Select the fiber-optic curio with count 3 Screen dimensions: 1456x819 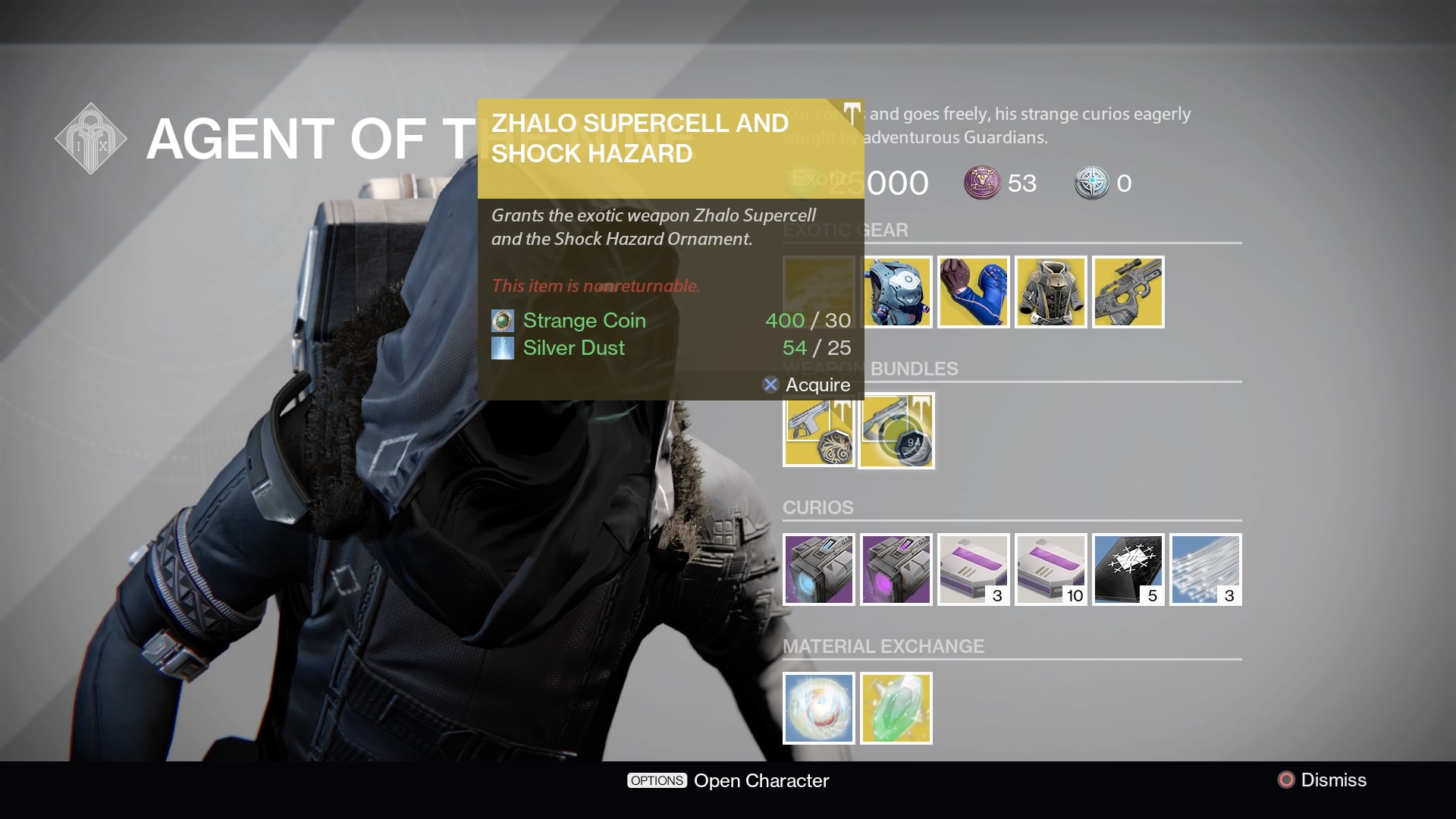[1206, 570]
